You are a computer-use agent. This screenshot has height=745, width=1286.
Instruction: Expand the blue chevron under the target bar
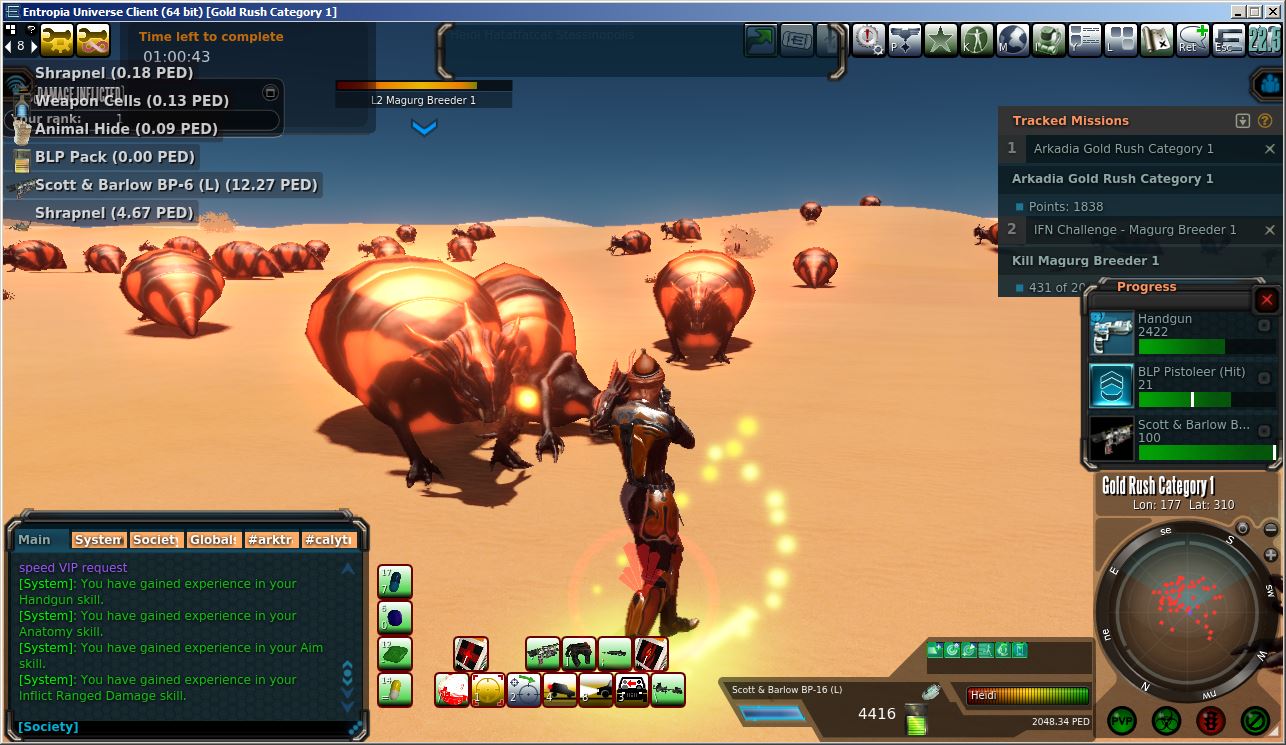click(424, 128)
